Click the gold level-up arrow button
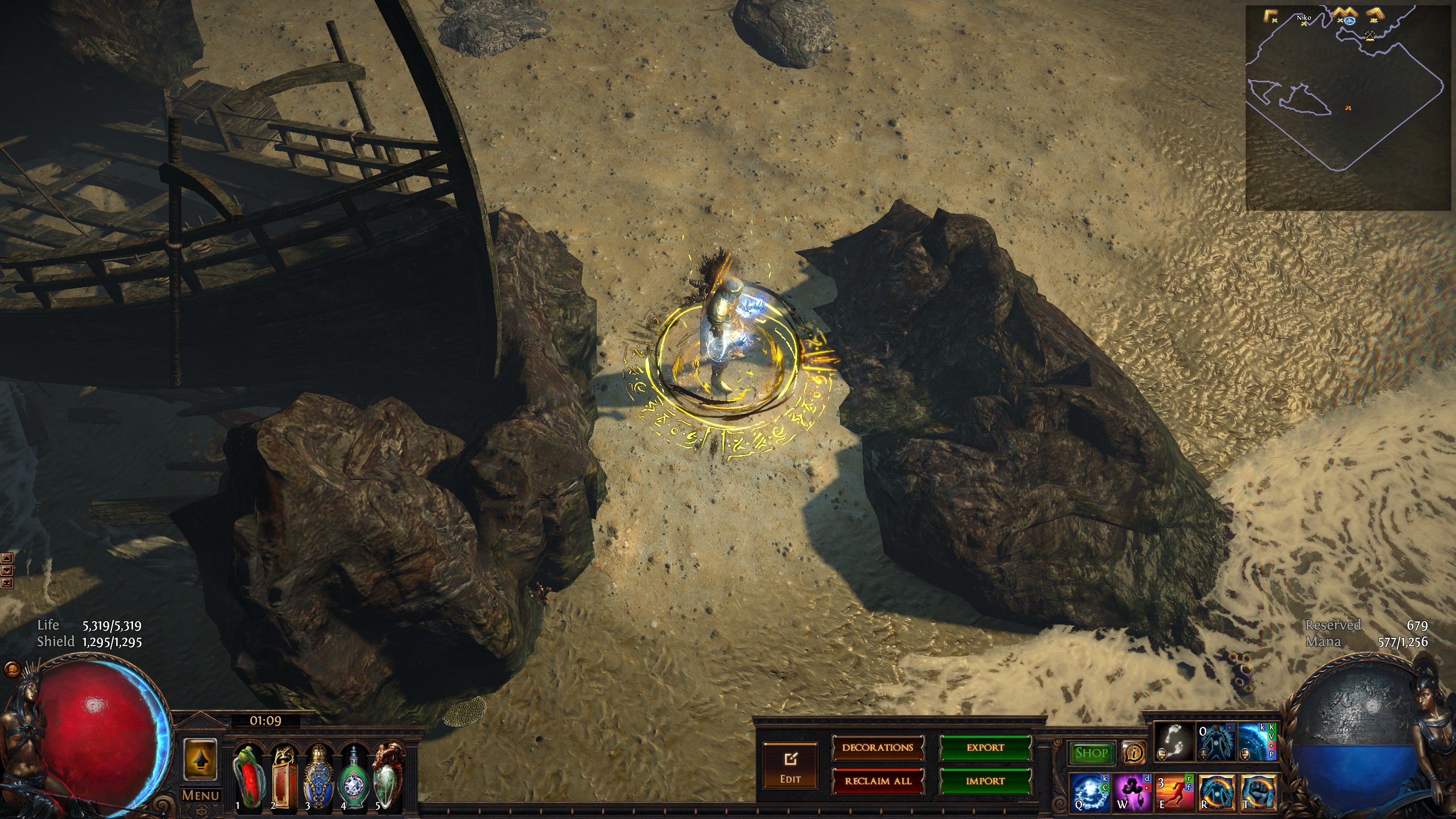 200,759
